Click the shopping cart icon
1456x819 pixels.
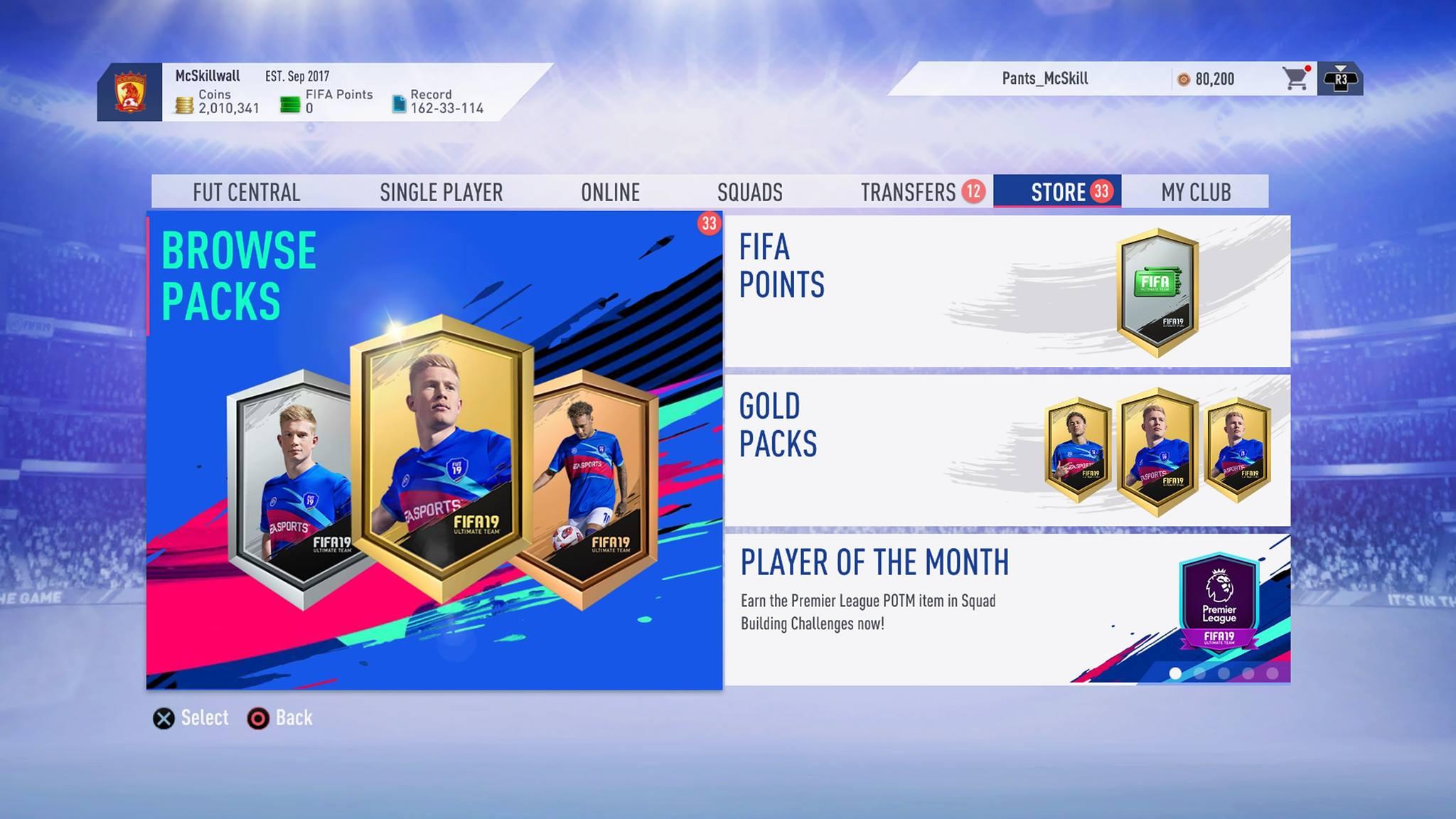point(1295,79)
